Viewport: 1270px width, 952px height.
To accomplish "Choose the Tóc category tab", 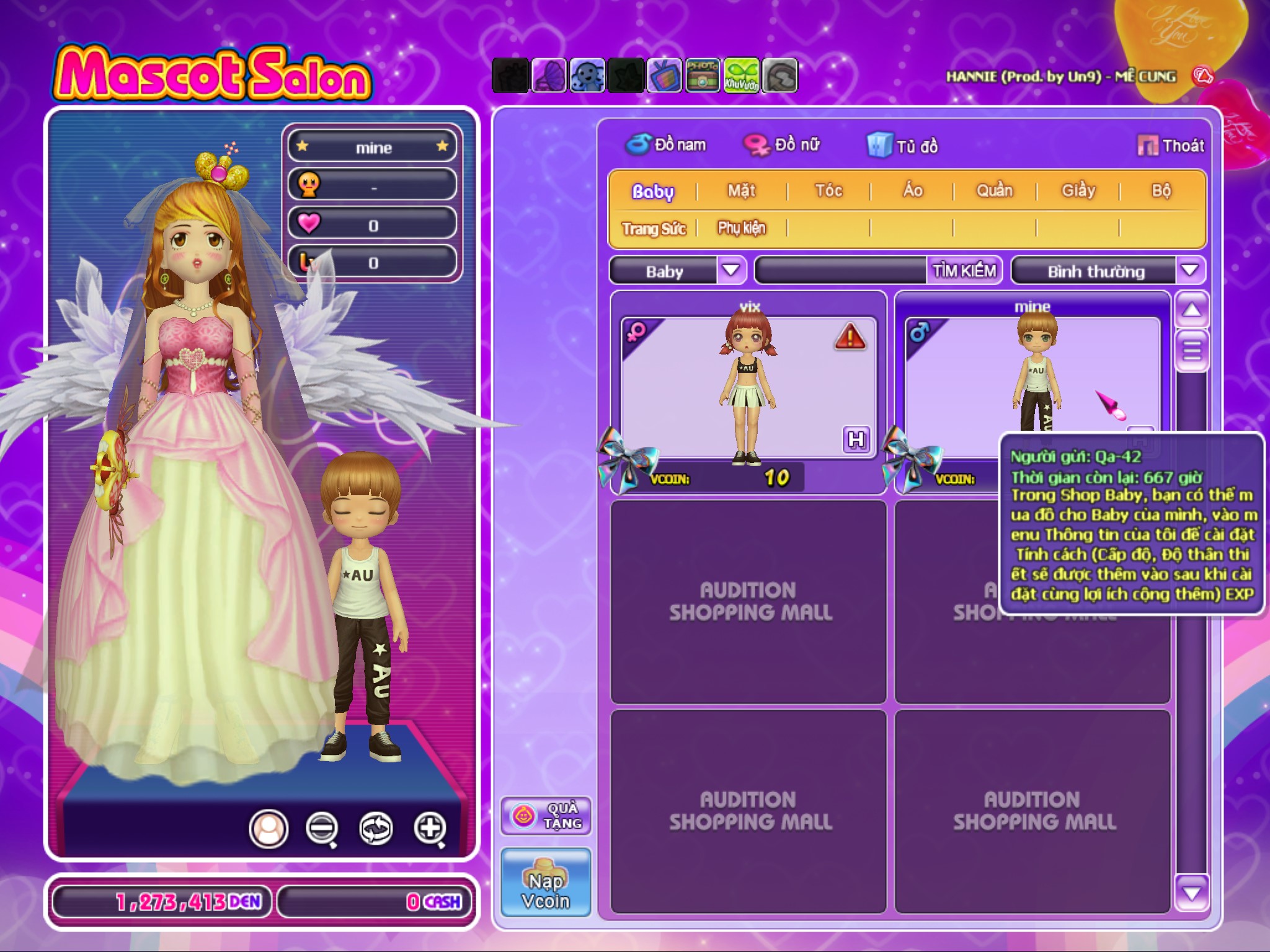I will click(x=828, y=190).
